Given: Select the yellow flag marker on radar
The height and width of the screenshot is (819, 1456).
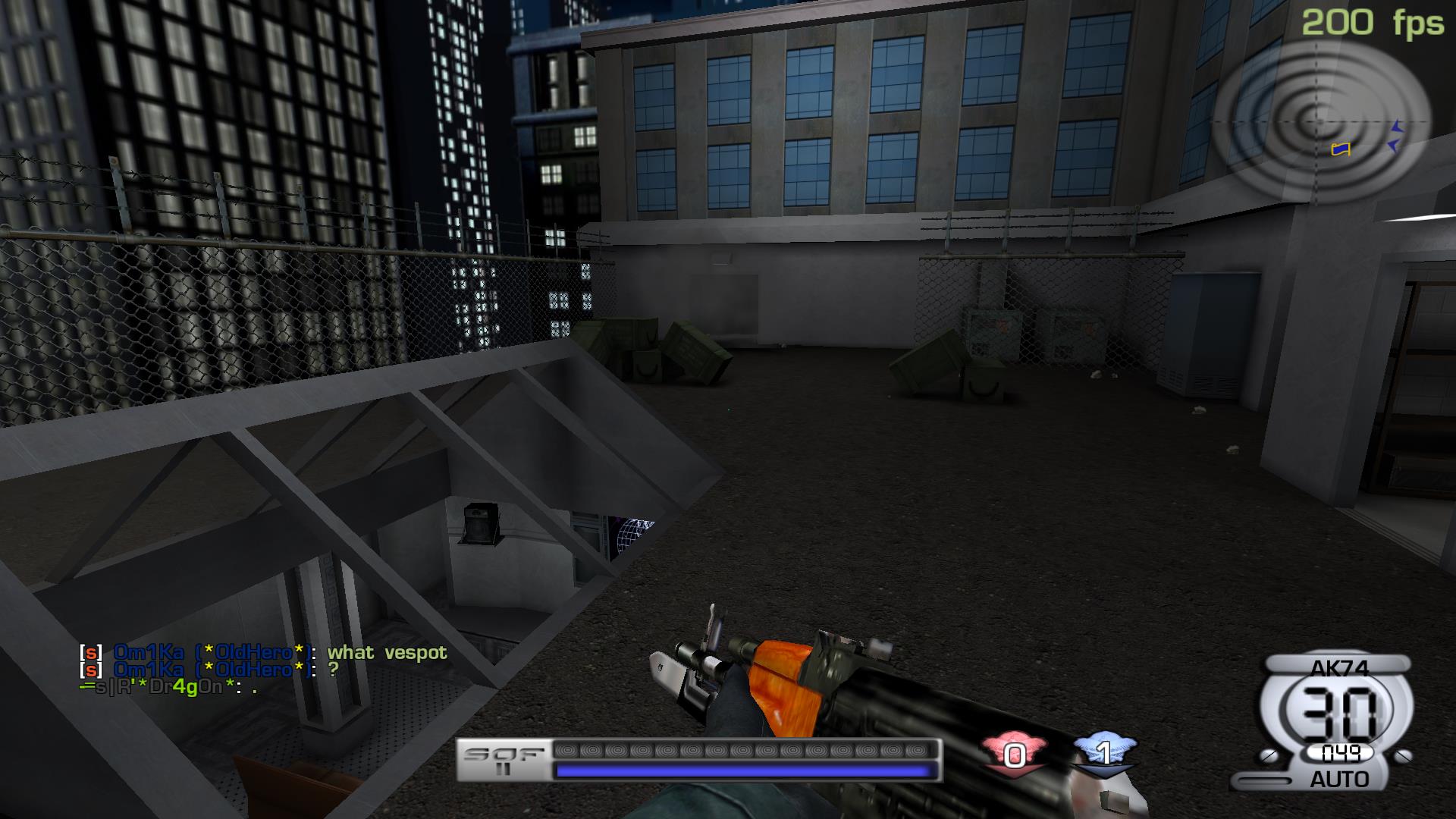Looking at the screenshot, I should (1341, 149).
